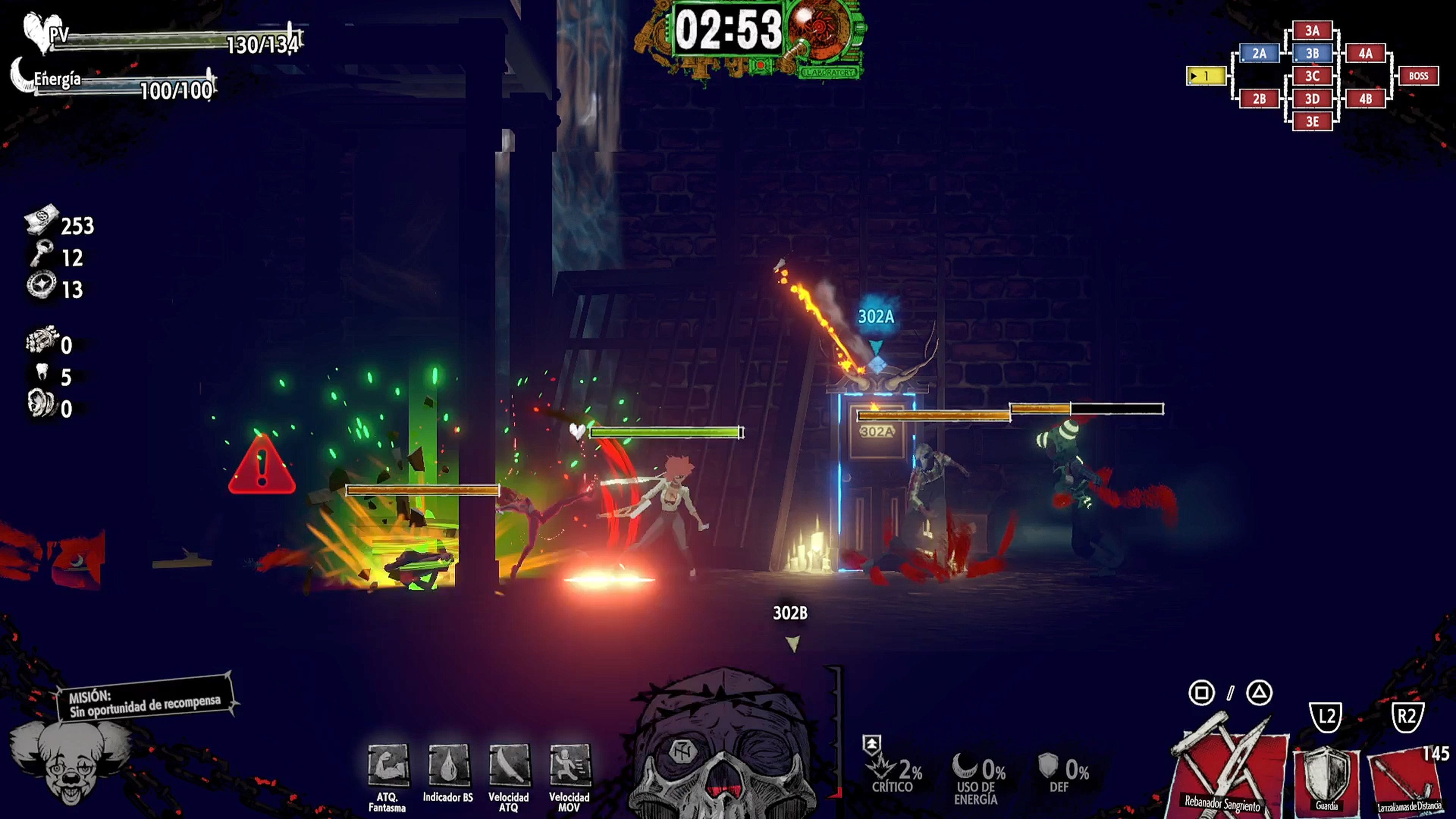1456x819 pixels.
Task: Pick room 4B on the map
Action: coord(1365,99)
